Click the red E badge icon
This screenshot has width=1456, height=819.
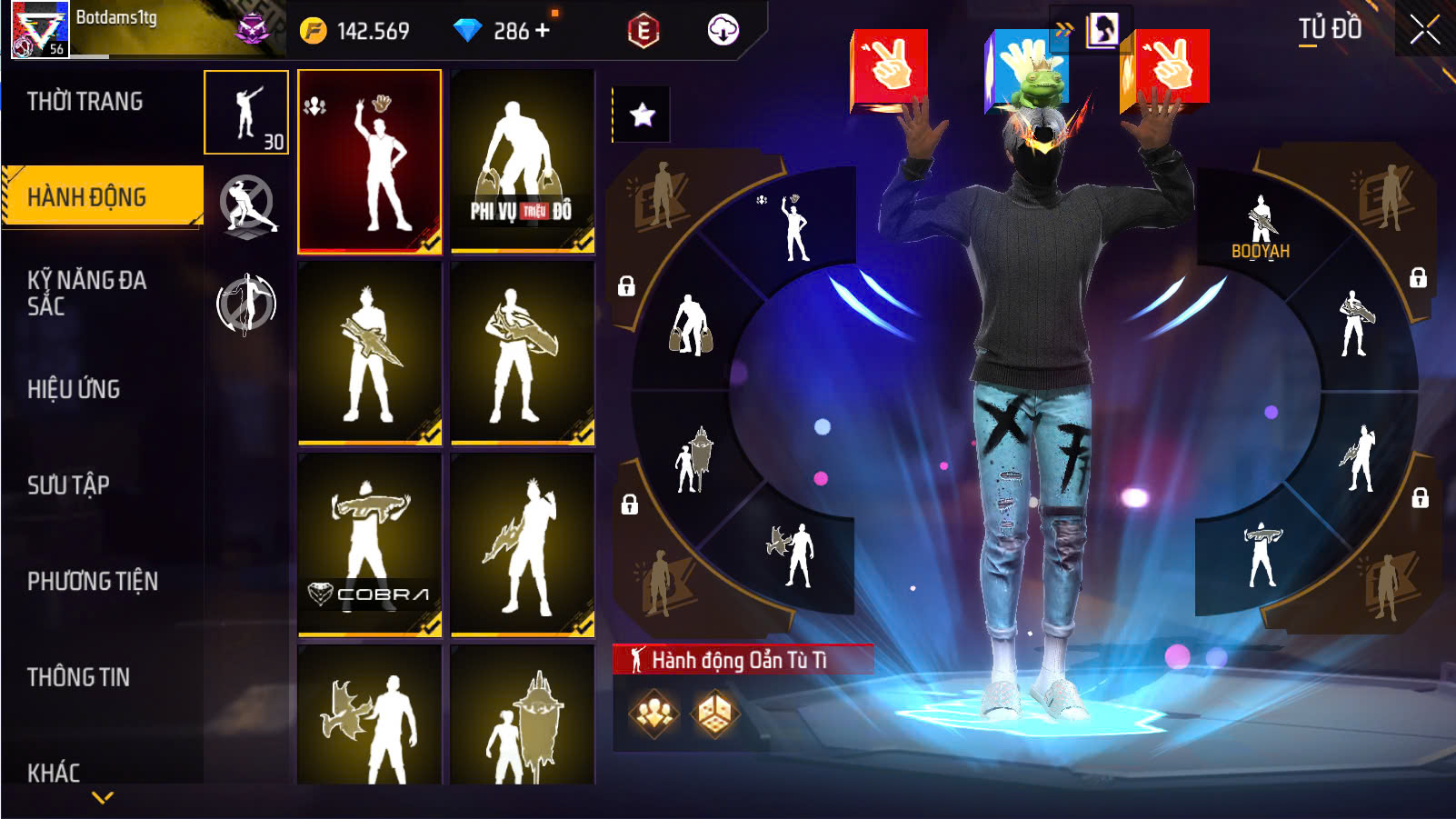coord(643,31)
